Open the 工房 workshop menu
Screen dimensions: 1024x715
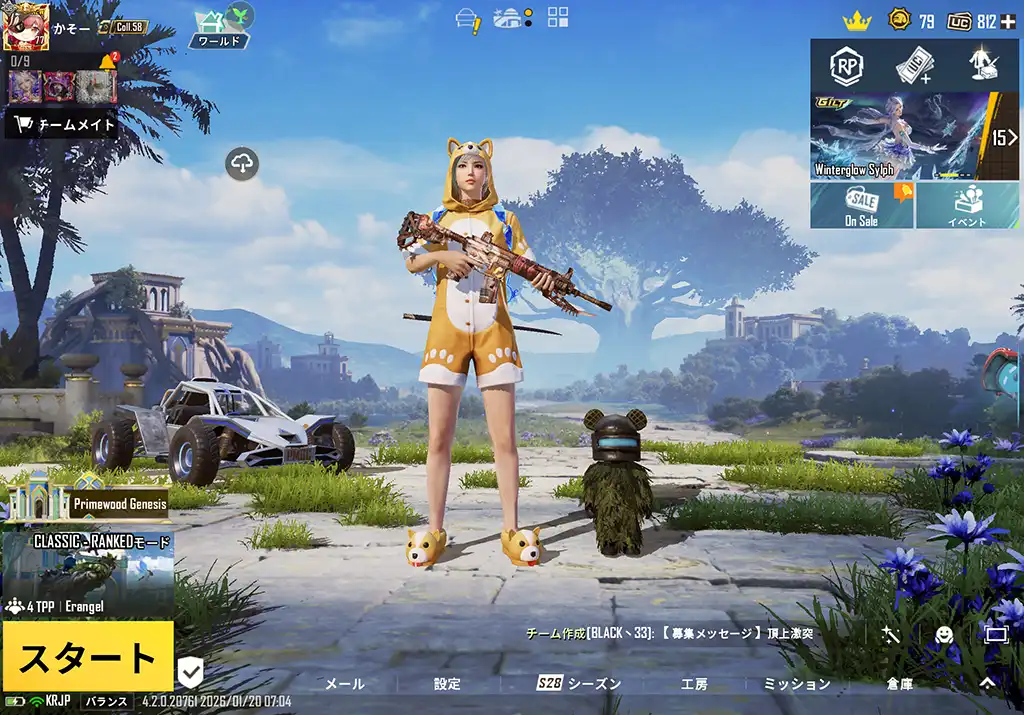tap(694, 684)
